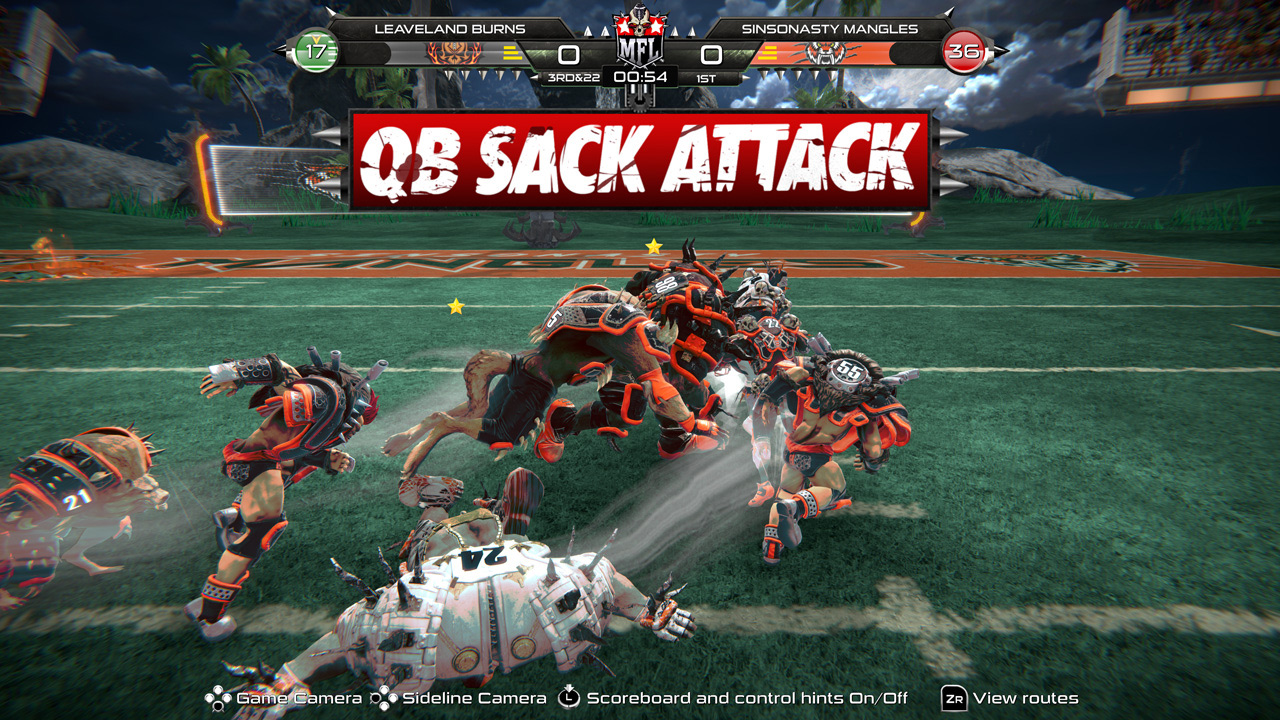Select the LEAVELAND BURNS name banner
Screen dimensions: 1280x720
(x=451, y=30)
